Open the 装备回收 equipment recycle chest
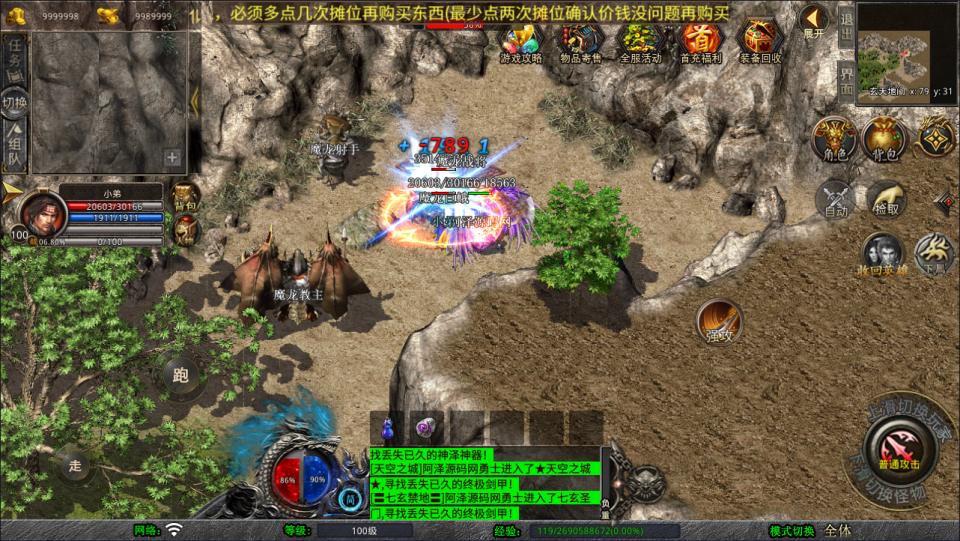960x541 pixels. pyautogui.click(x=761, y=41)
